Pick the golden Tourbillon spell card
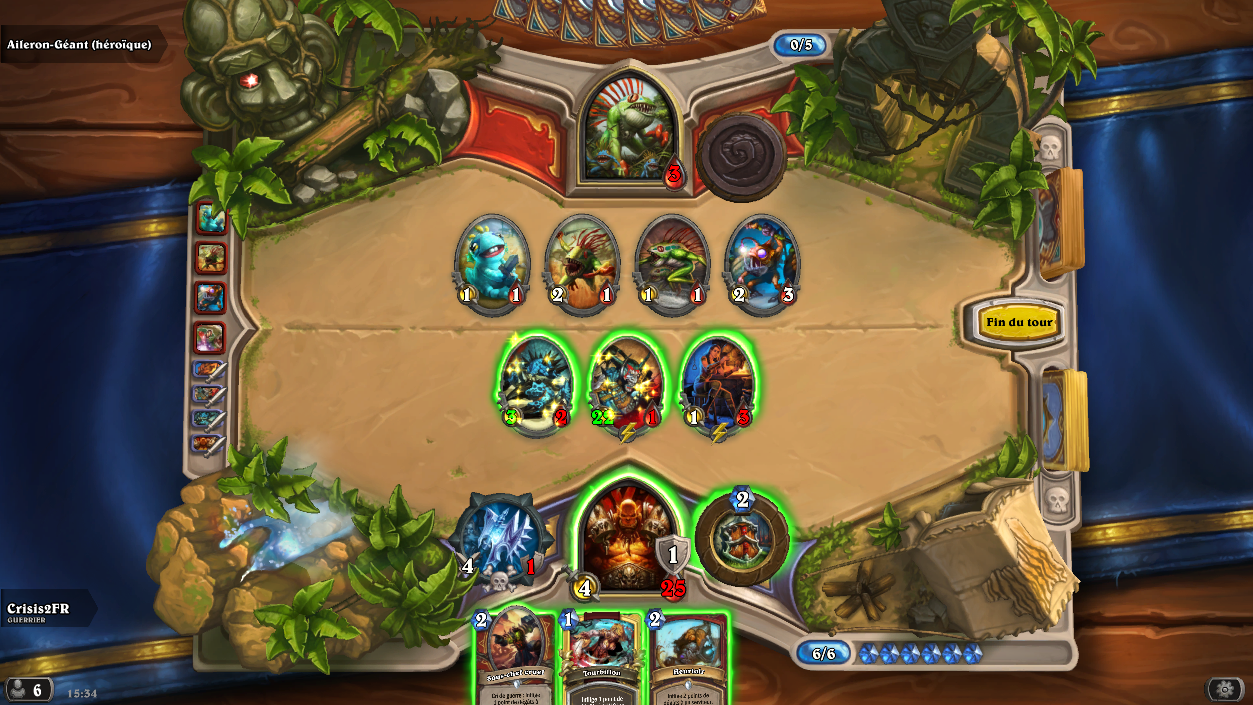 602,660
